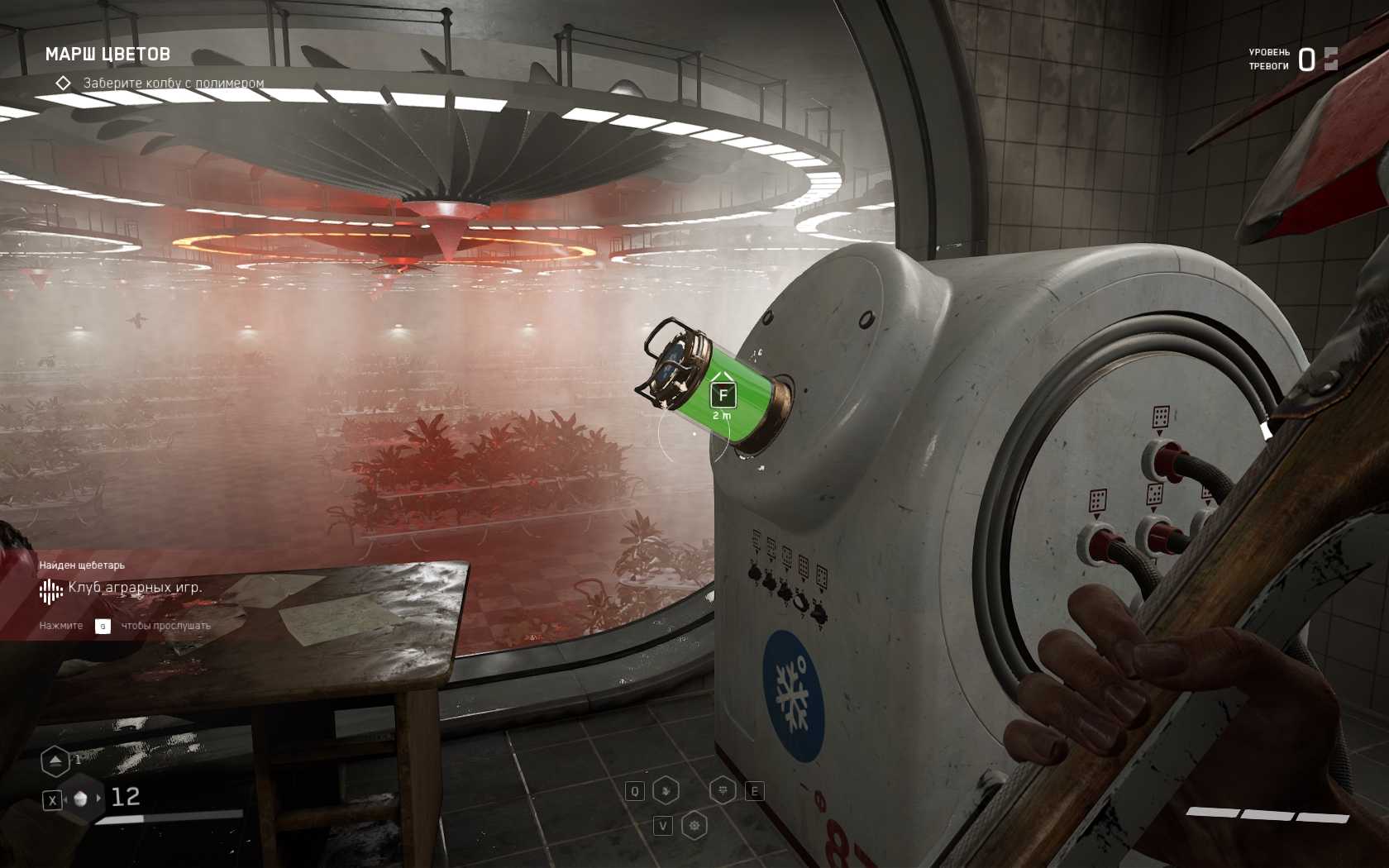Open the "МАРШ ЦВЕТОВ" quest title
The width and height of the screenshot is (1389, 868).
(107, 55)
